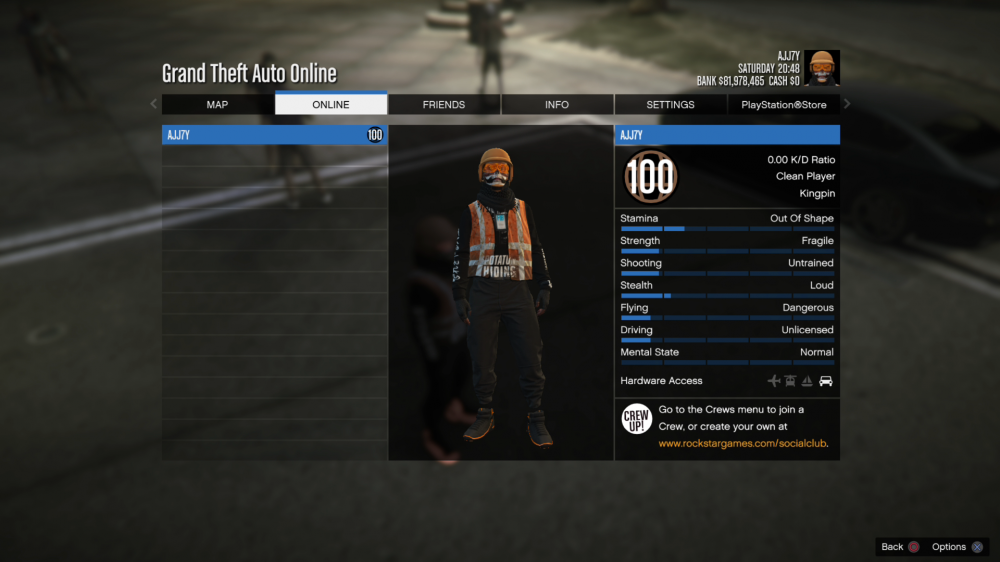This screenshot has width=1000, height=562.
Task: Go to the SETTINGS tab
Action: 670,105
